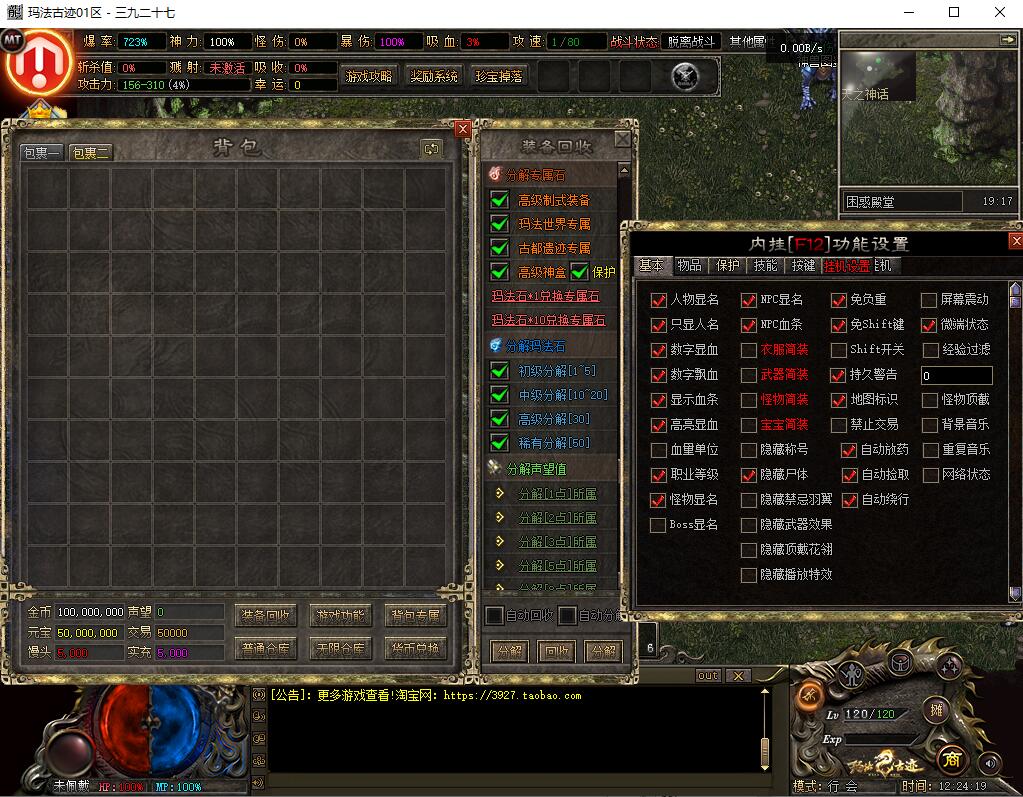The height and width of the screenshot is (797, 1023).
Task: Maximize the game window
Action: 954,12
